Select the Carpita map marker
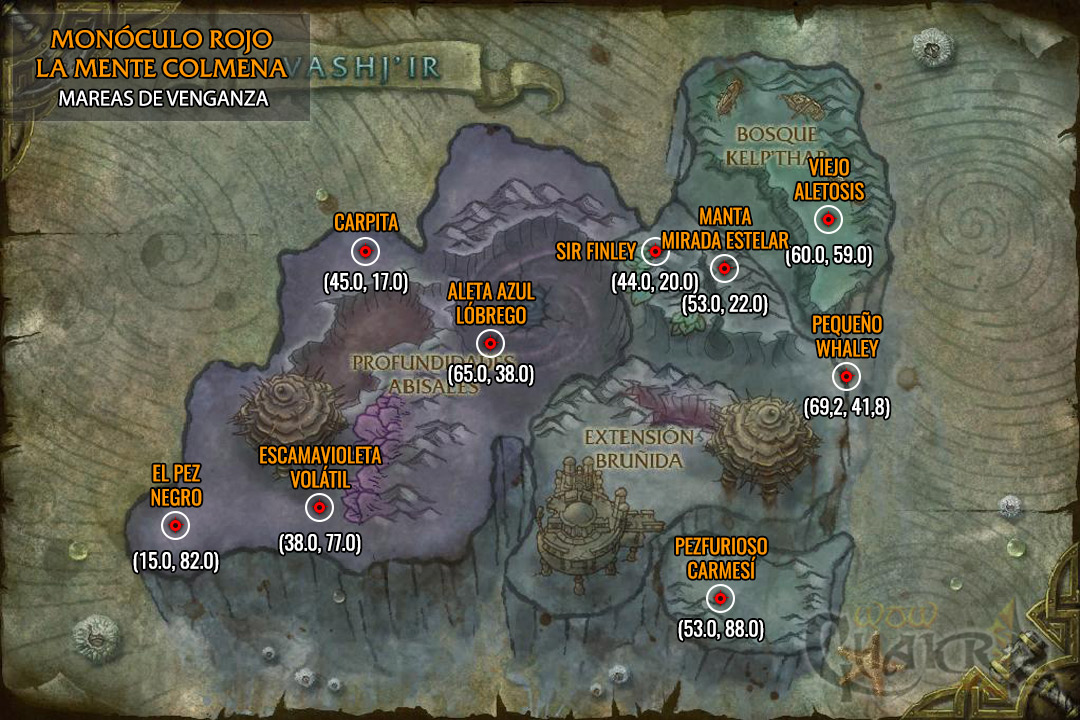The width and height of the screenshot is (1080, 720). [x=366, y=251]
